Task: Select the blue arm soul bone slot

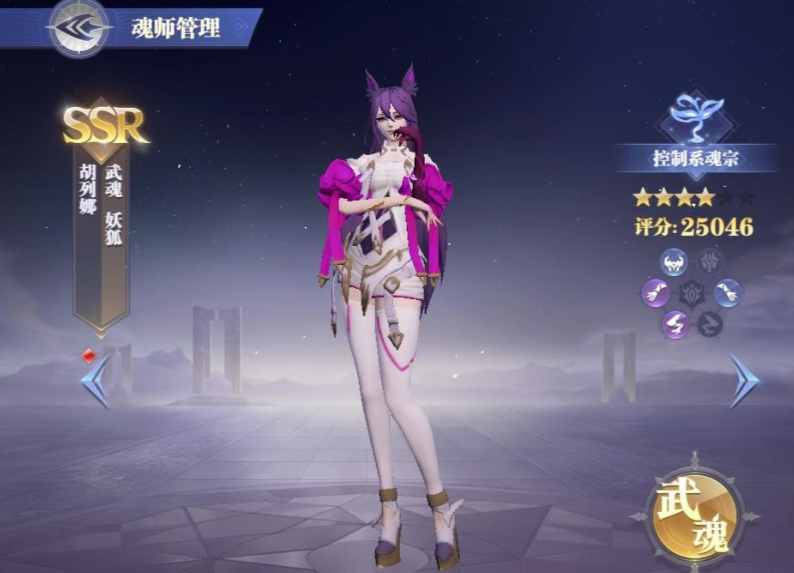Action: pyautogui.click(x=727, y=293)
